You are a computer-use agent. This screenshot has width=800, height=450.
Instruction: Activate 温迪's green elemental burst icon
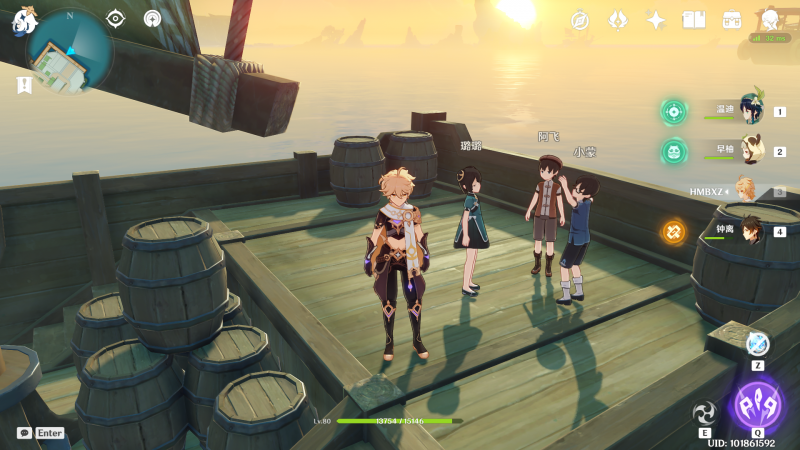click(674, 111)
